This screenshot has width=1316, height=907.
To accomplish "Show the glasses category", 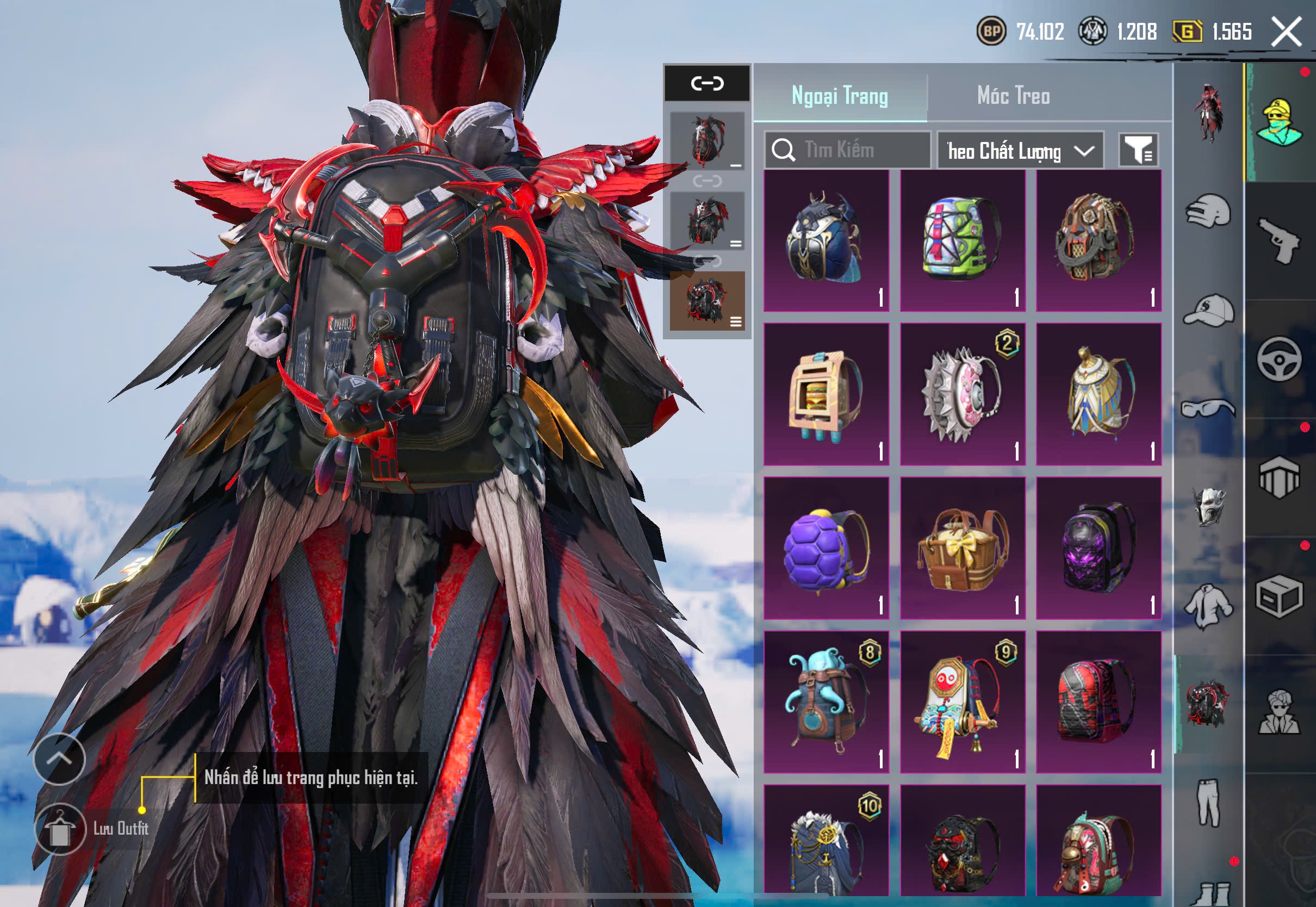I will 1209,408.
